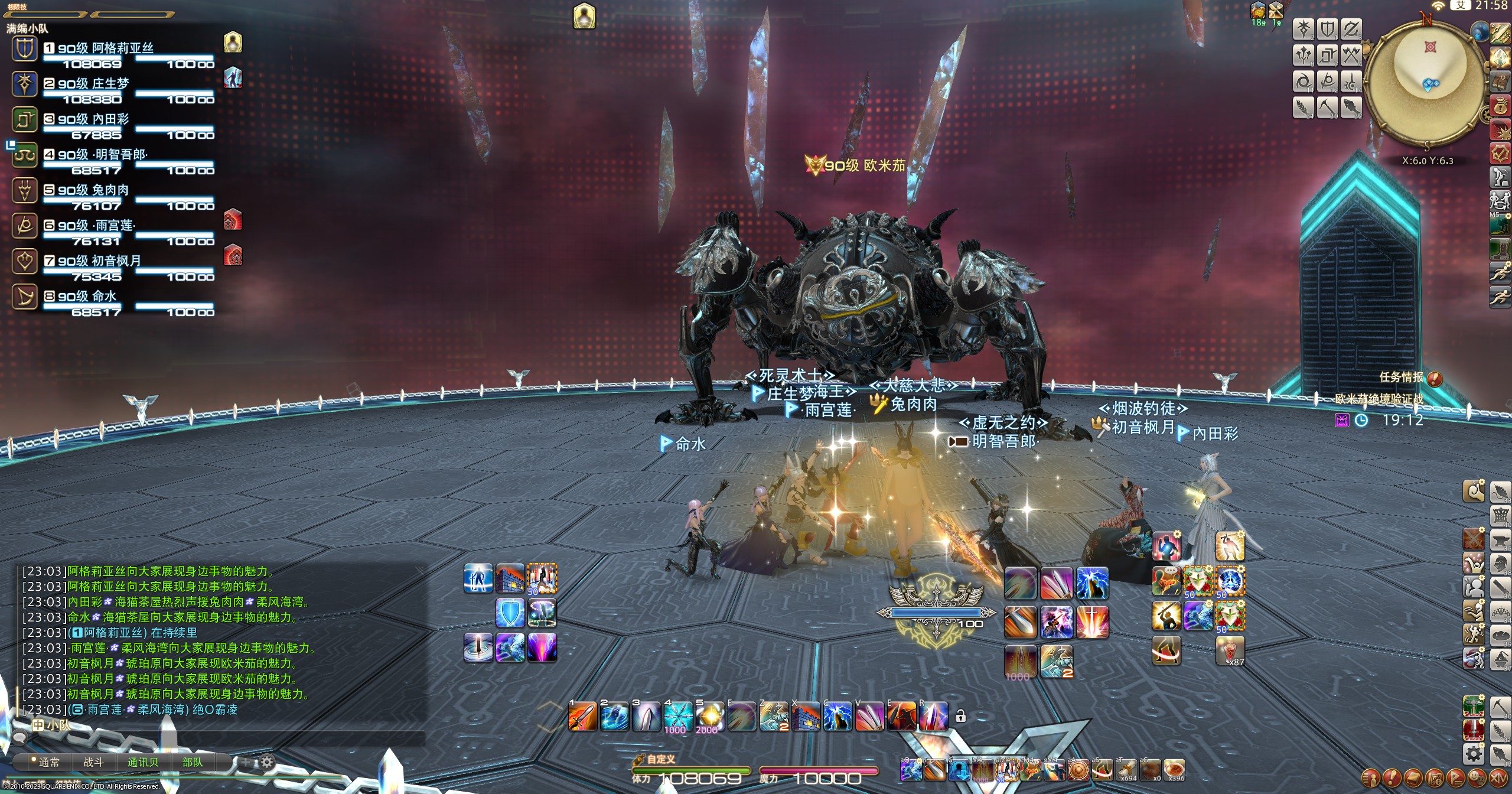Image resolution: width=1512 pixels, height=794 pixels.
Task: Toggle the hotbar padlock icon
Action: (961, 717)
